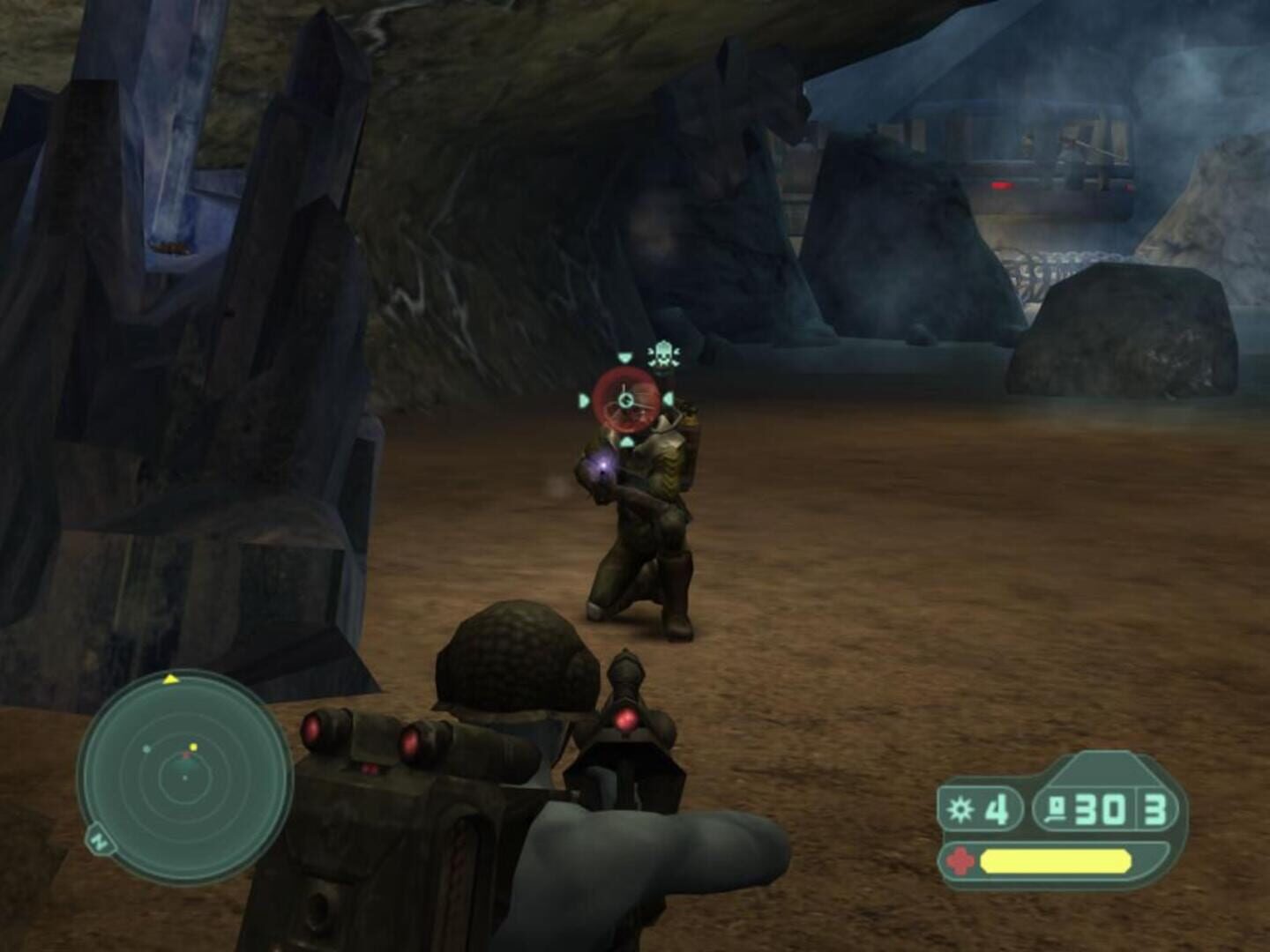Click the grenade counter showing 4
Viewport: 1270px width, 952px height.
pos(997,809)
